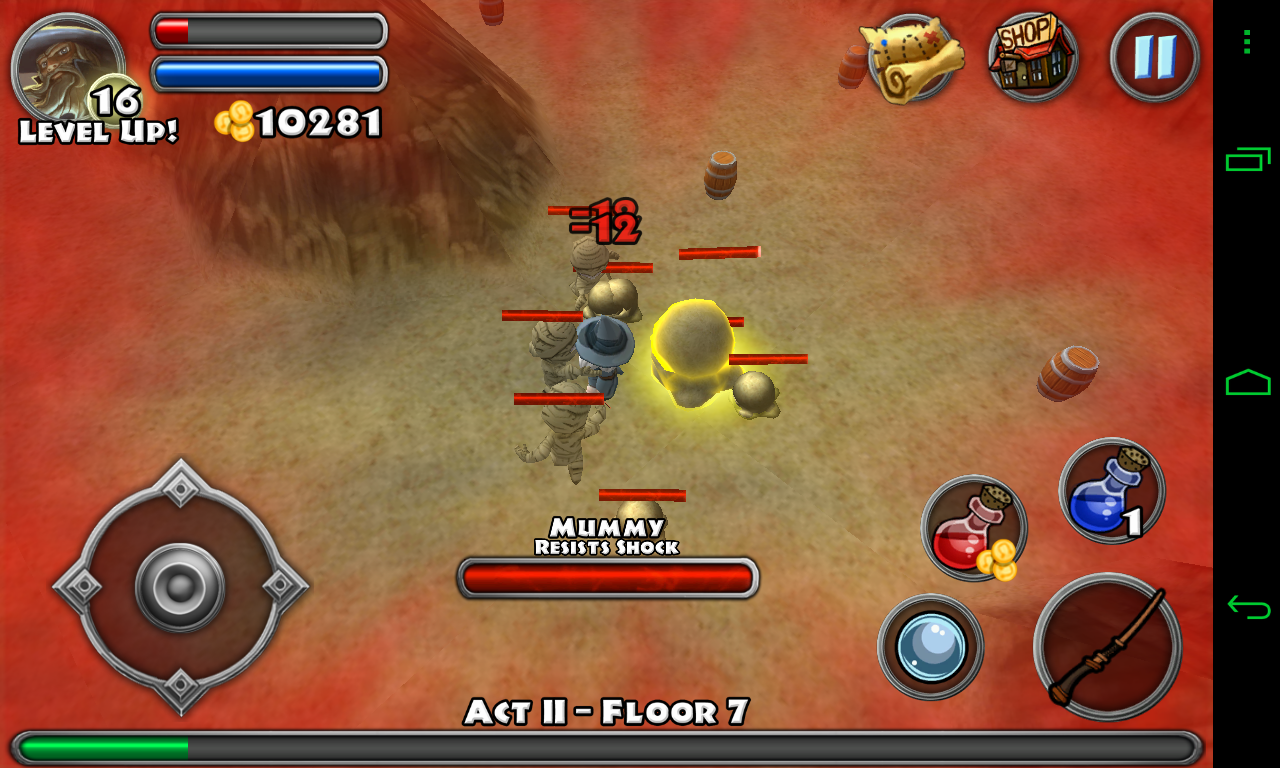Viewport: 1280px width, 768px height.
Task: Open the Shop
Action: click(x=1033, y=57)
